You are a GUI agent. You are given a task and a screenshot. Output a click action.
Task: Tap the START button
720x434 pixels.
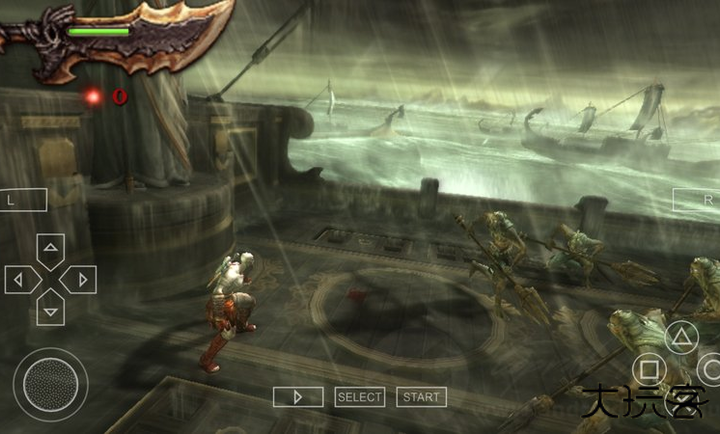(421, 397)
